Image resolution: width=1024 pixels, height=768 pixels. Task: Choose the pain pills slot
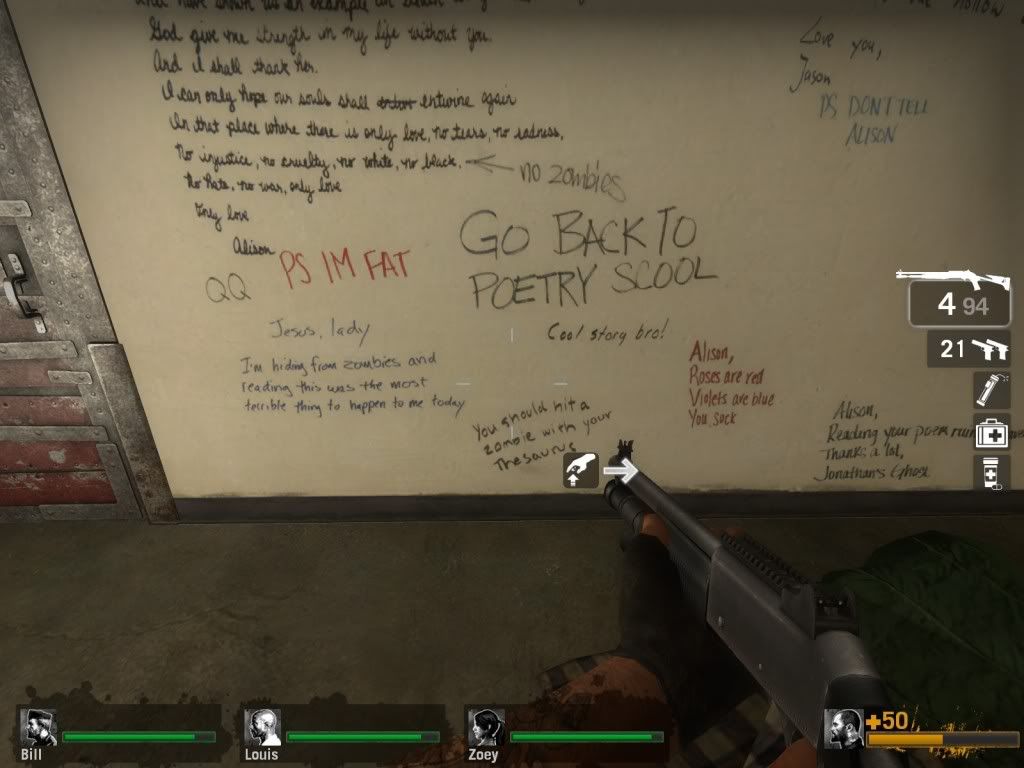pos(991,472)
